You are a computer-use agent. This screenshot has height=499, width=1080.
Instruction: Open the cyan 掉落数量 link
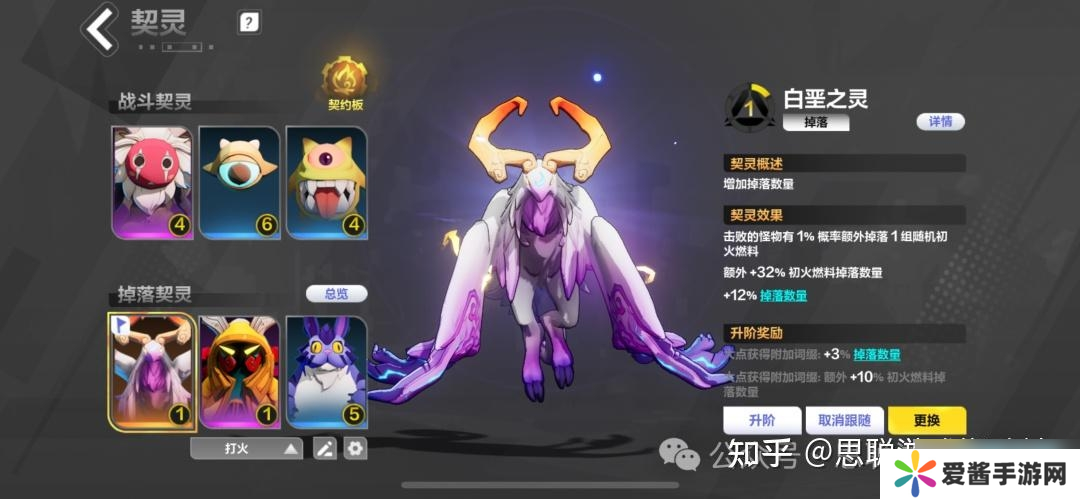[x=783, y=296]
